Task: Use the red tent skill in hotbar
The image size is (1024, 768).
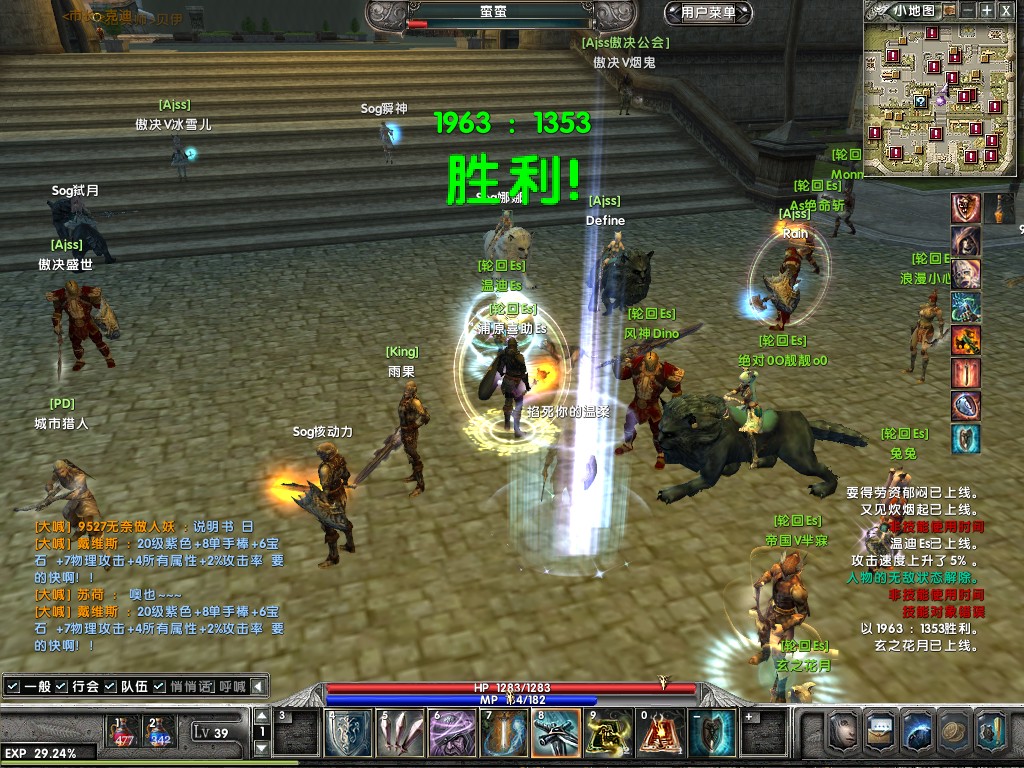Action: pyautogui.click(x=660, y=733)
